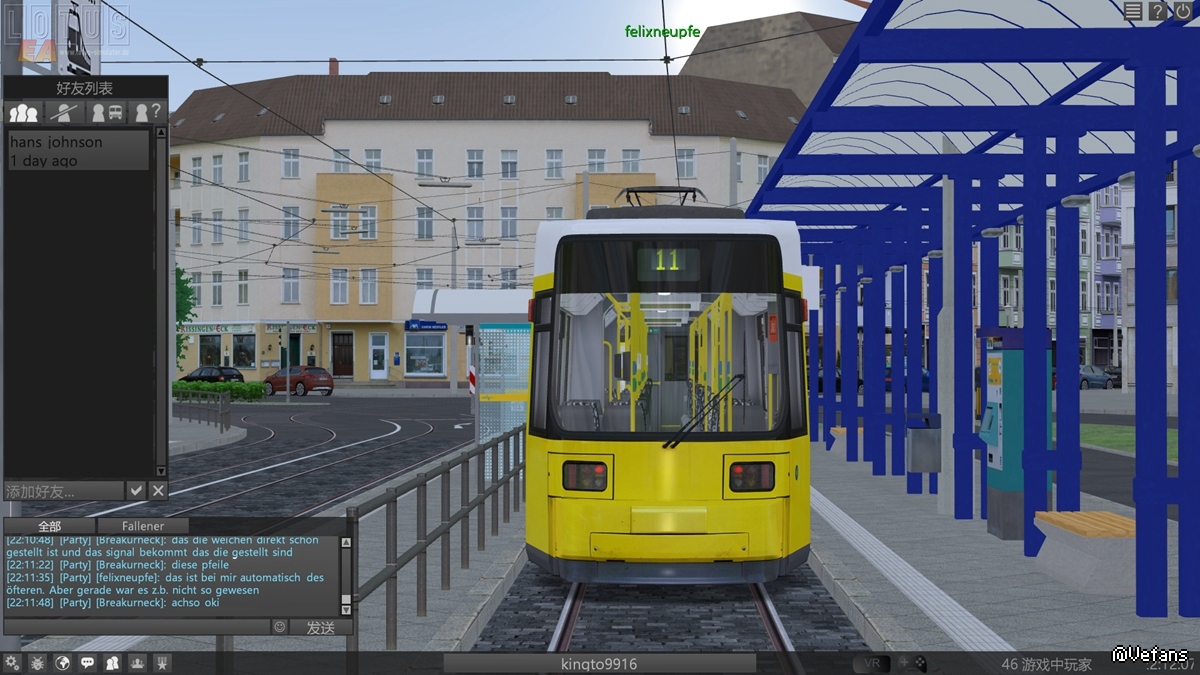Open the globe icon in bottom toolbar
This screenshot has height=675, width=1200.
point(62,662)
